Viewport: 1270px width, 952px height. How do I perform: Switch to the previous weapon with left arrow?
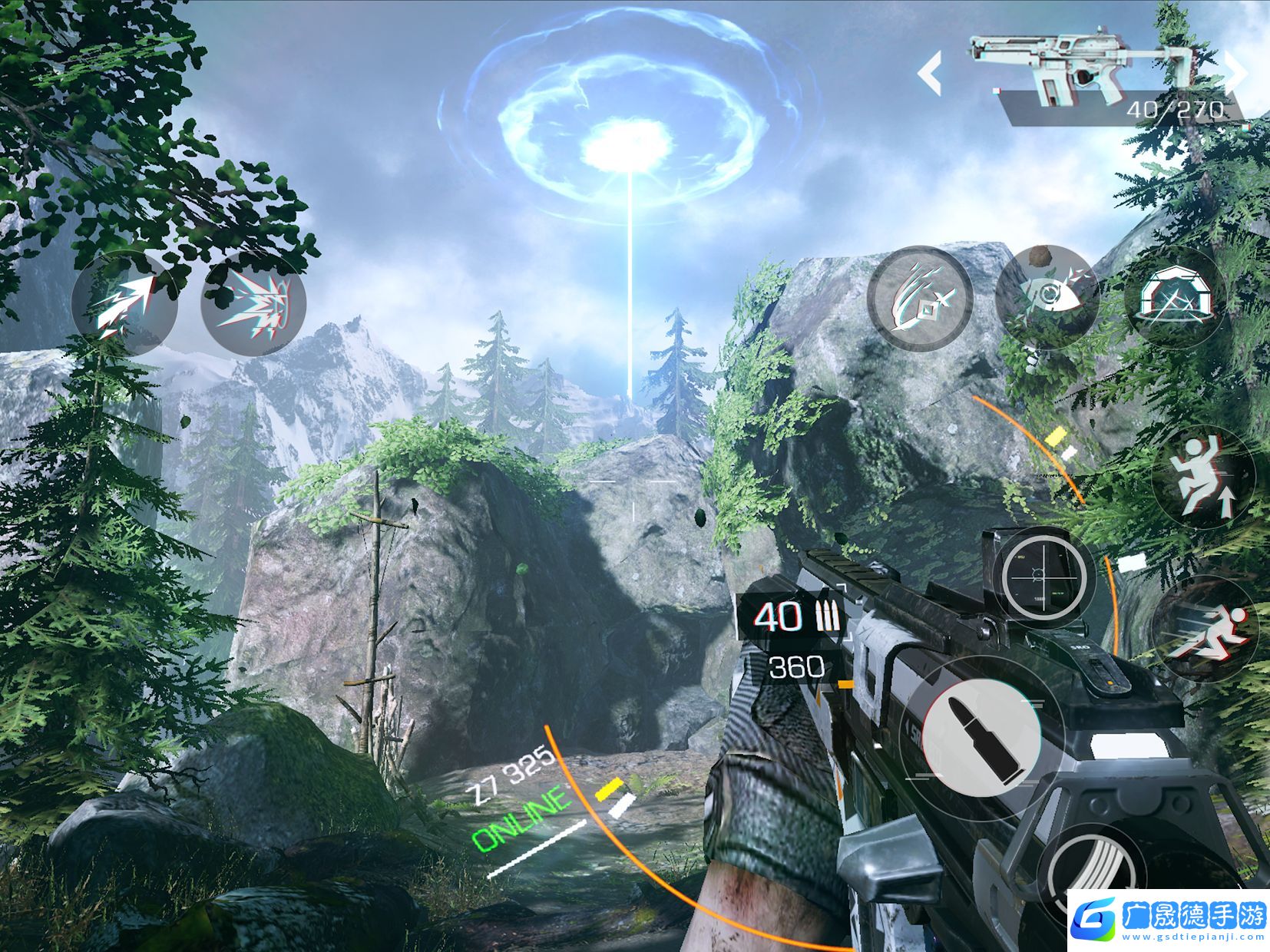[930, 74]
